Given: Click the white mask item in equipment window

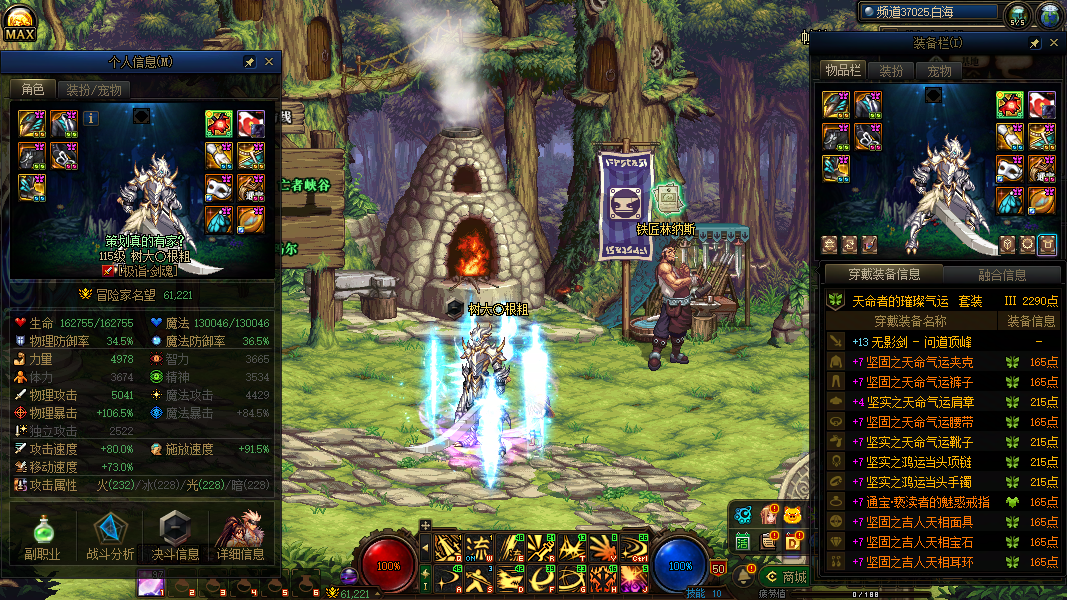Looking at the screenshot, I should click(1010, 169).
